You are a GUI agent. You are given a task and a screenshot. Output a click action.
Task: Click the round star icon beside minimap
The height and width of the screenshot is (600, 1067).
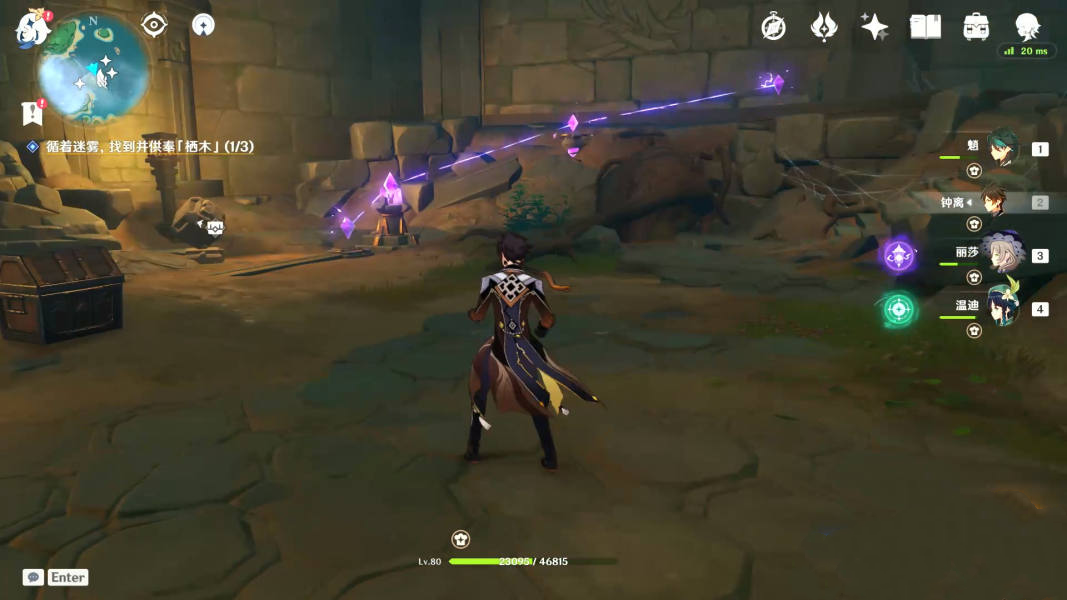(x=203, y=24)
